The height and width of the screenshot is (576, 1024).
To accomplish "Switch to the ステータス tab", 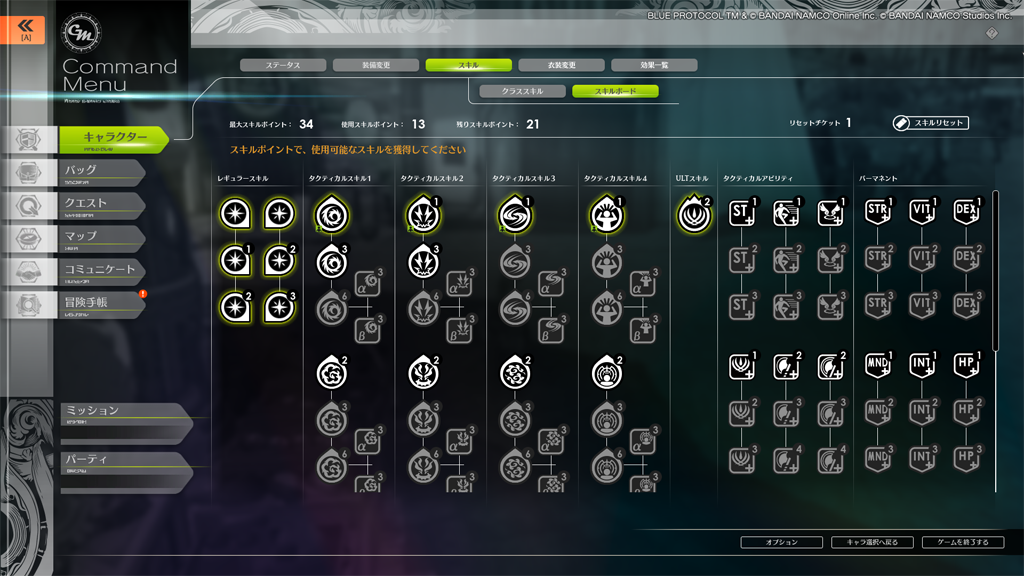I will pos(283,65).
